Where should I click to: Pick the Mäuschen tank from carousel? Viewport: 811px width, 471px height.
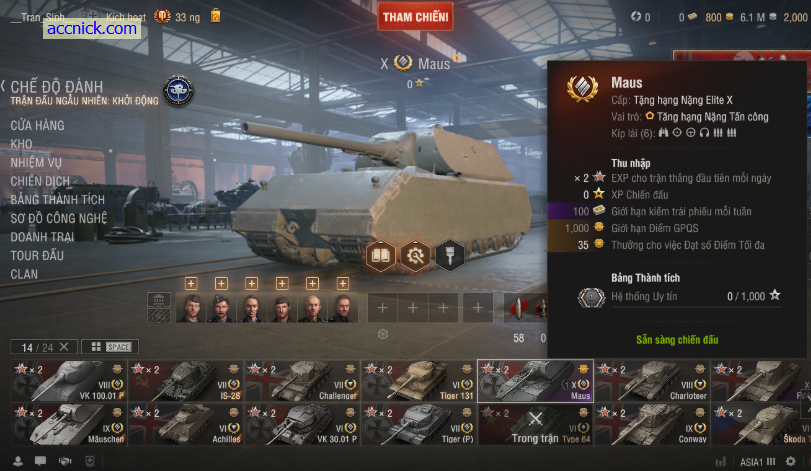pos(69,425)
